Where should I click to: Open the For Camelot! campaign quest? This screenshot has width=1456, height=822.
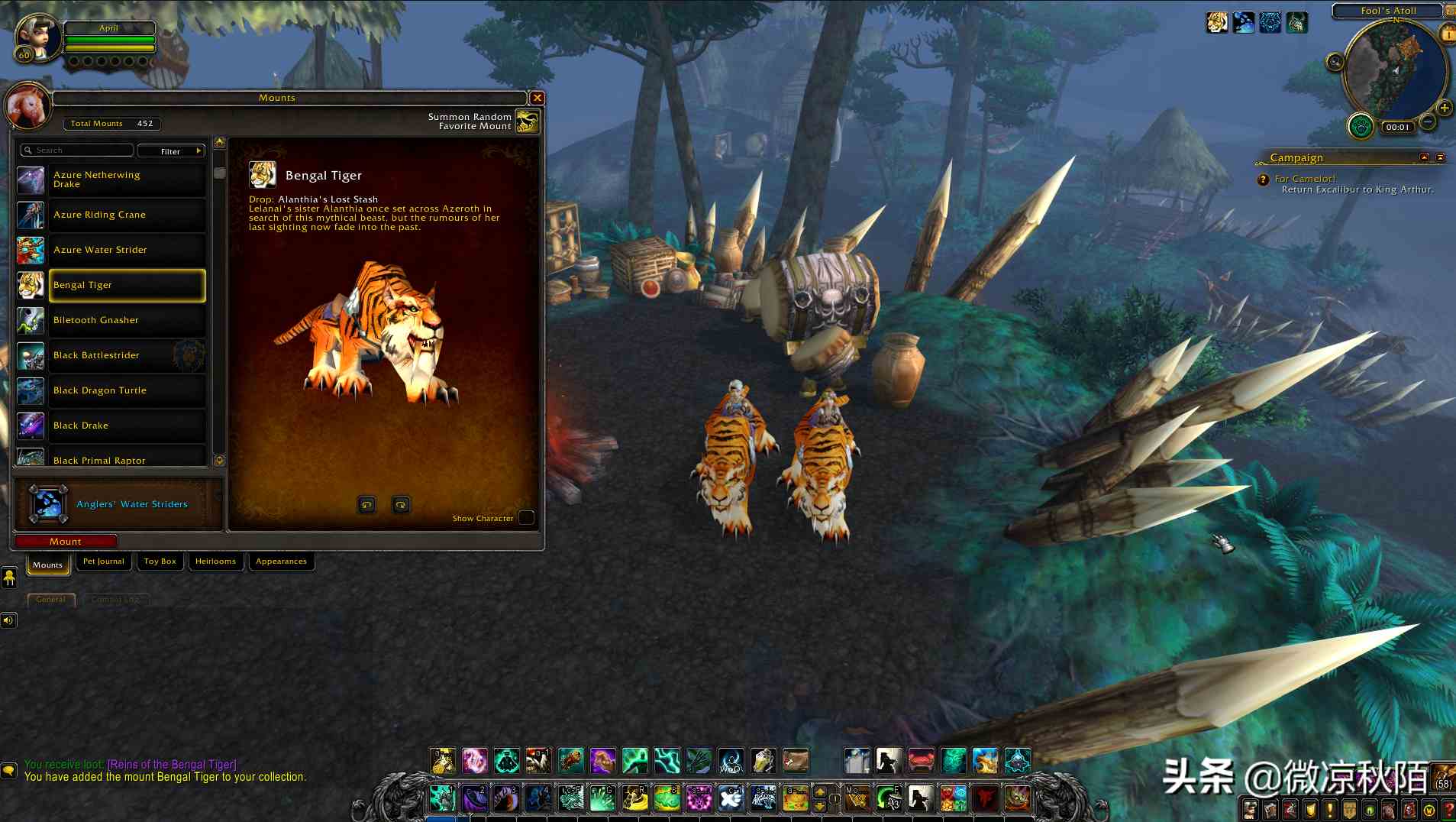tap(1302, 178)
